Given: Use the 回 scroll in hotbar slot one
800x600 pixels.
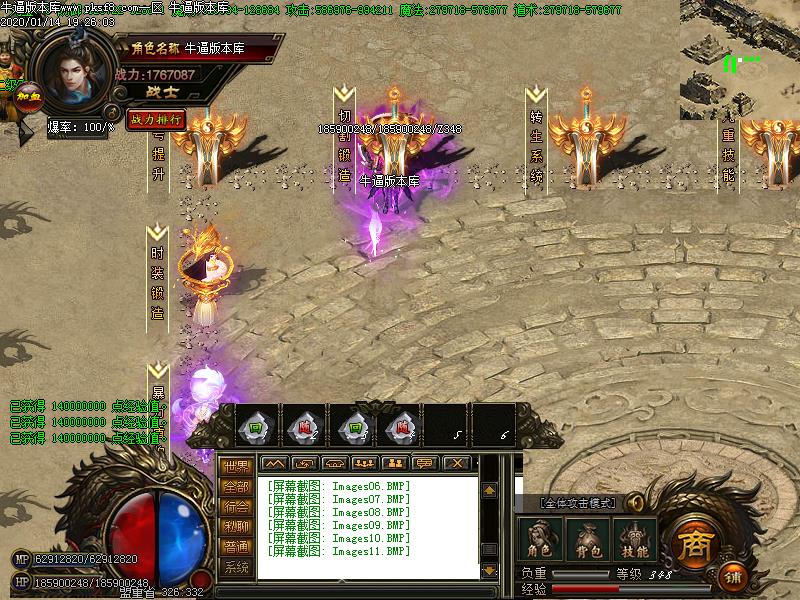Looking at the screenshot, I should 254,427.
